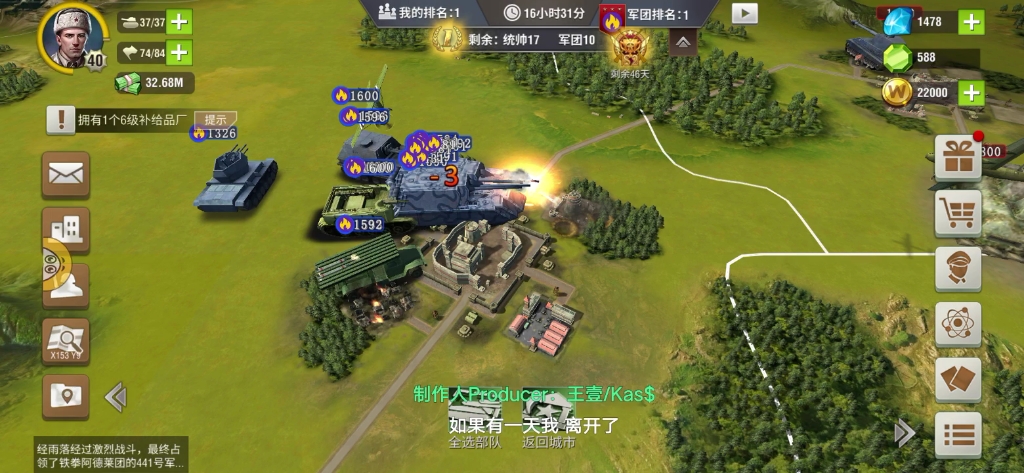Image resolution: width=1024 pixels, height=473 pixels.
Task: Open the mail envelope inbox
Action: point(65,174)
